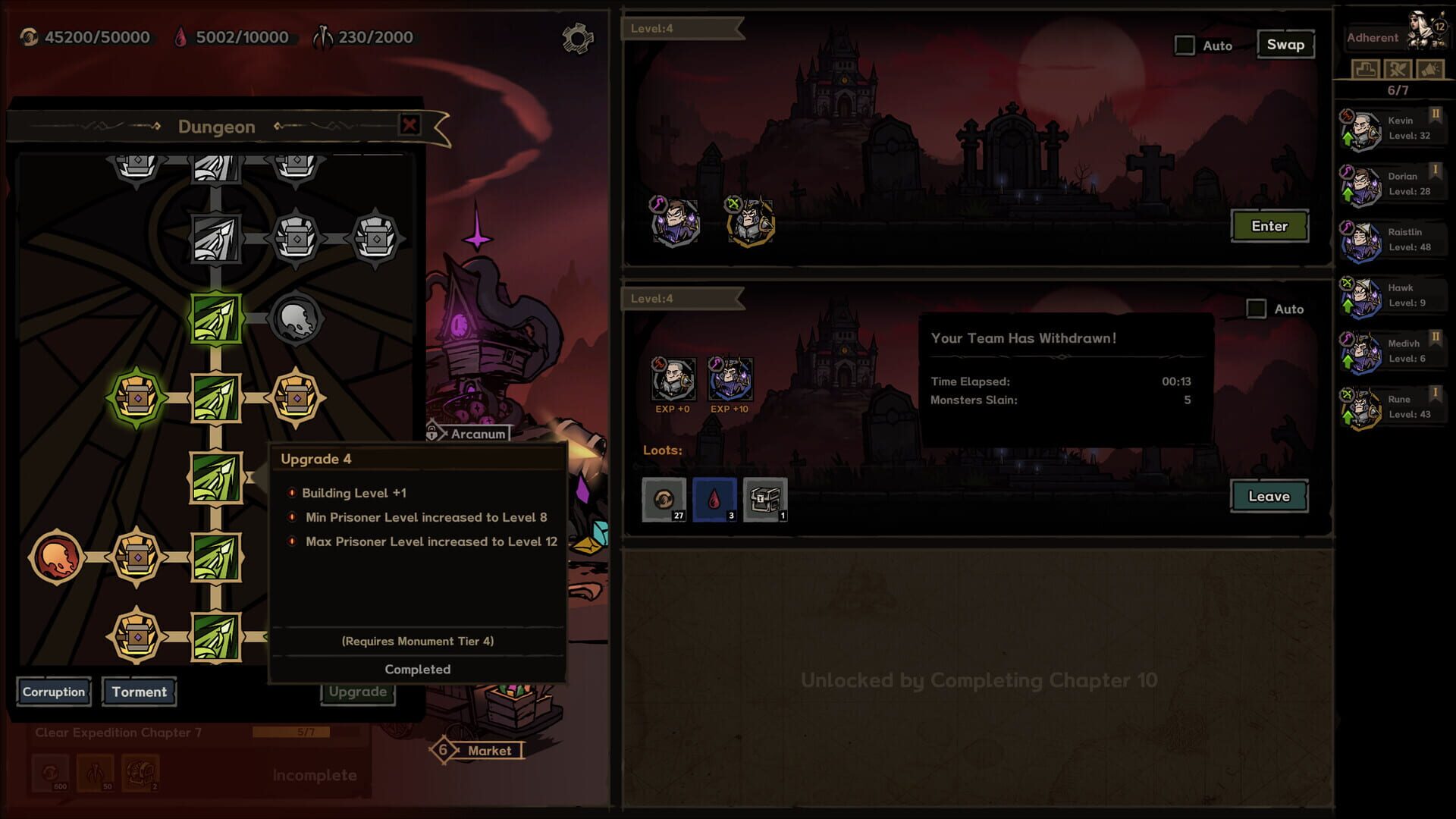Select the coin loot icon showing 27
Image resolution: width=1456 pixels, height=819 pixels.
click(664, 498)
